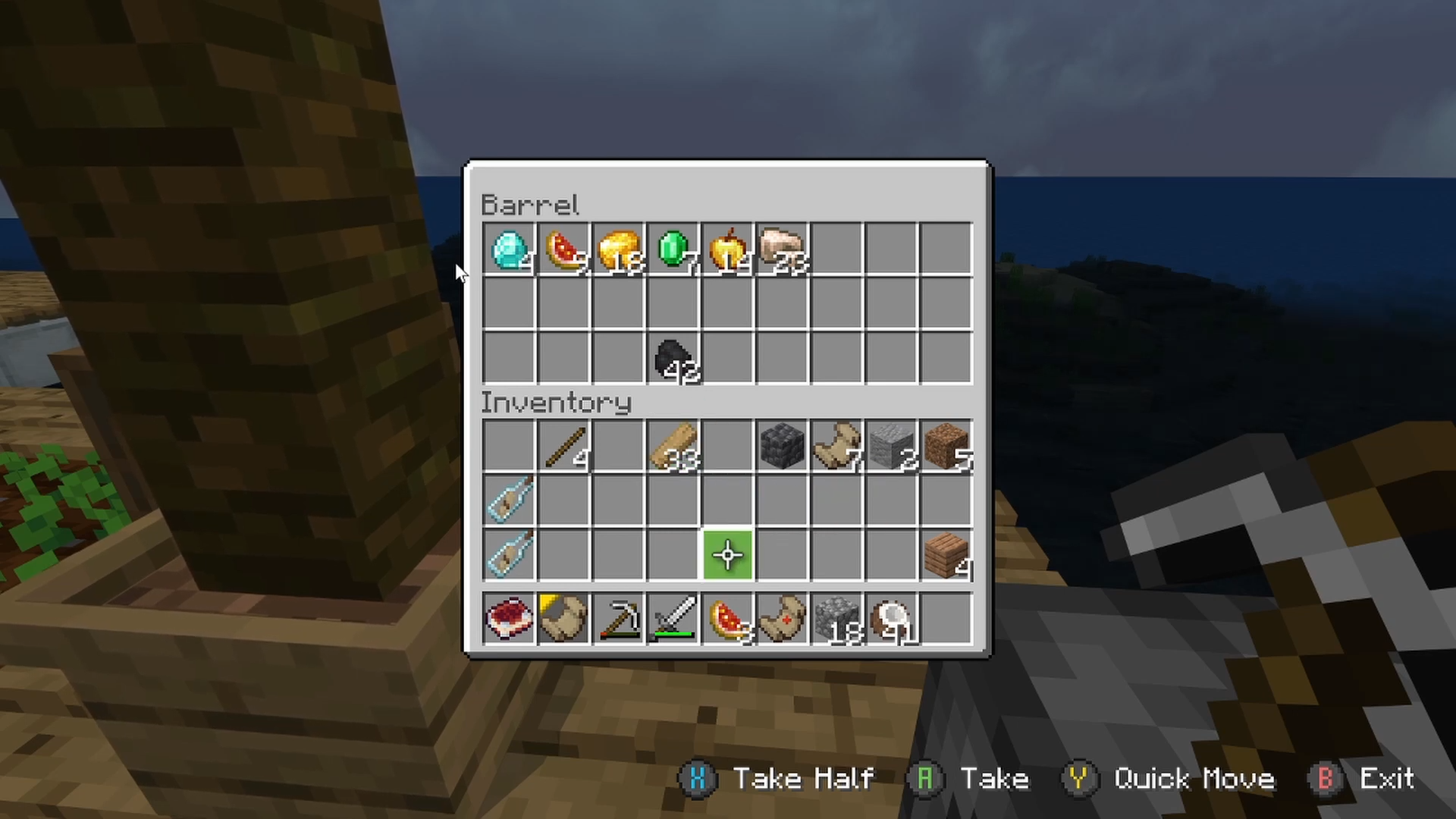
Task: Click the green highlighted inventory slot
Action: [727, 556]
